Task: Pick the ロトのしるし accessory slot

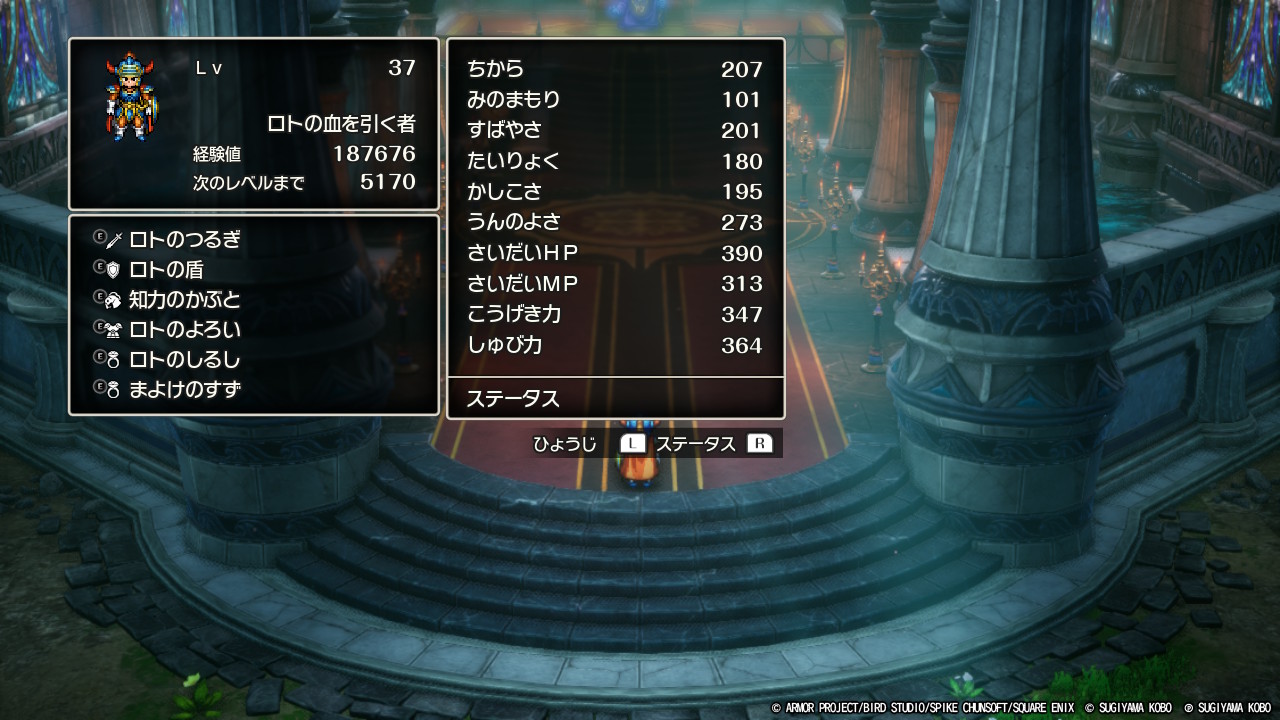Action: [x=184, y=360]
